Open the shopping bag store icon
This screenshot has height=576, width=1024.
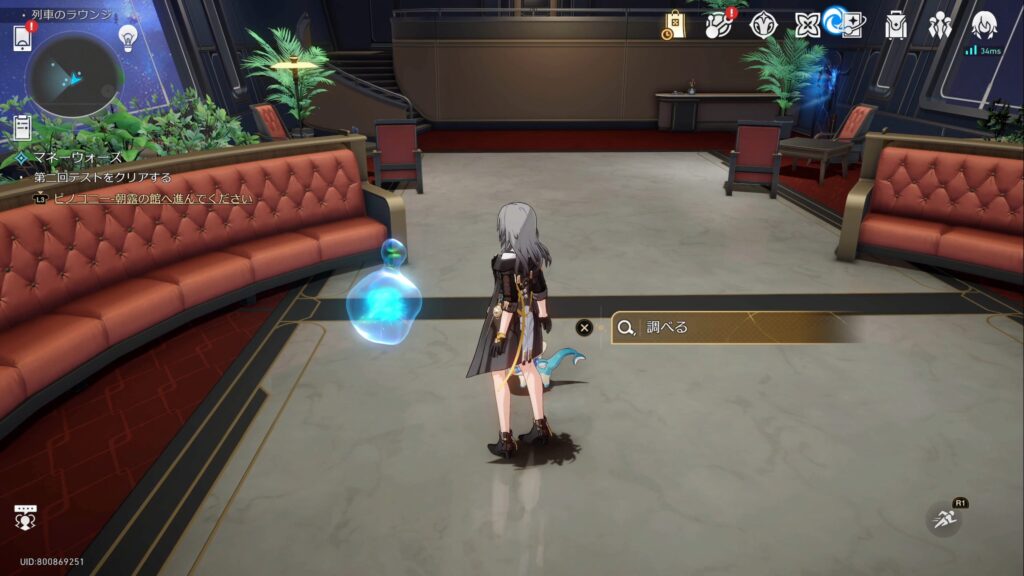(x=675, y=25)
